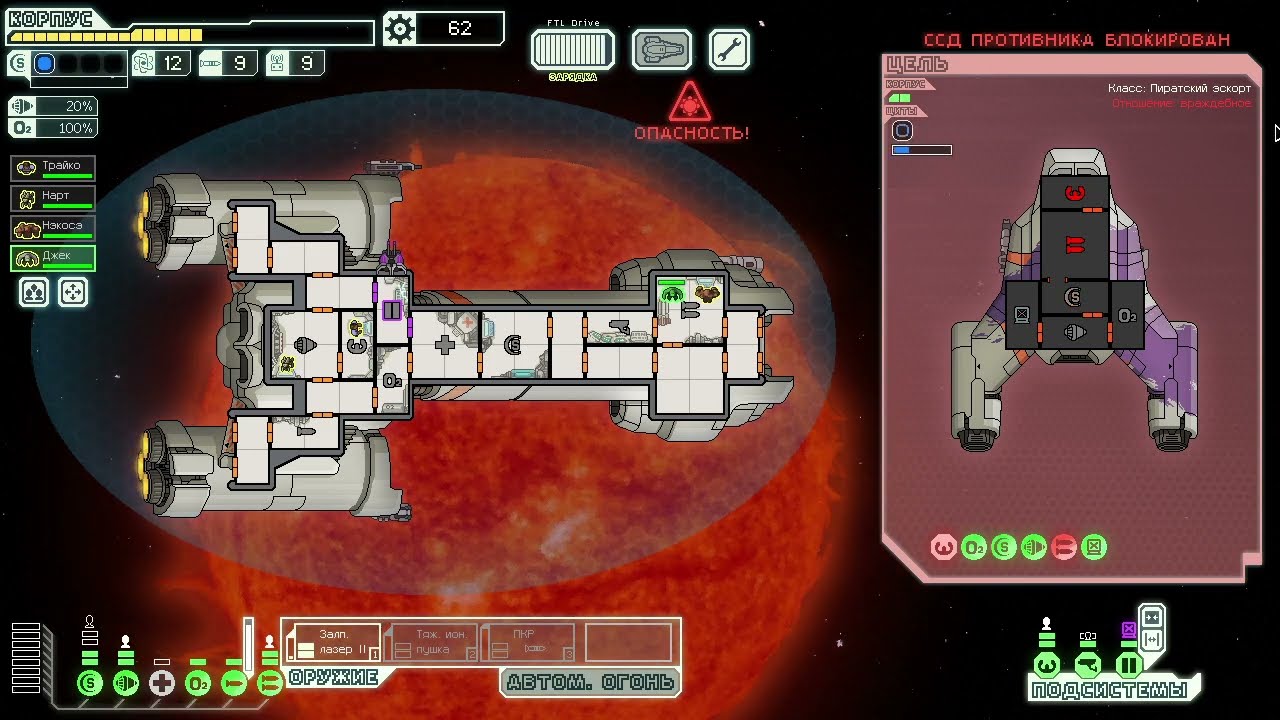Viewport: 1280px width, 720px height.
Task: Choose the ПКР missile weapon slot
Action: (x=529, y=642)
